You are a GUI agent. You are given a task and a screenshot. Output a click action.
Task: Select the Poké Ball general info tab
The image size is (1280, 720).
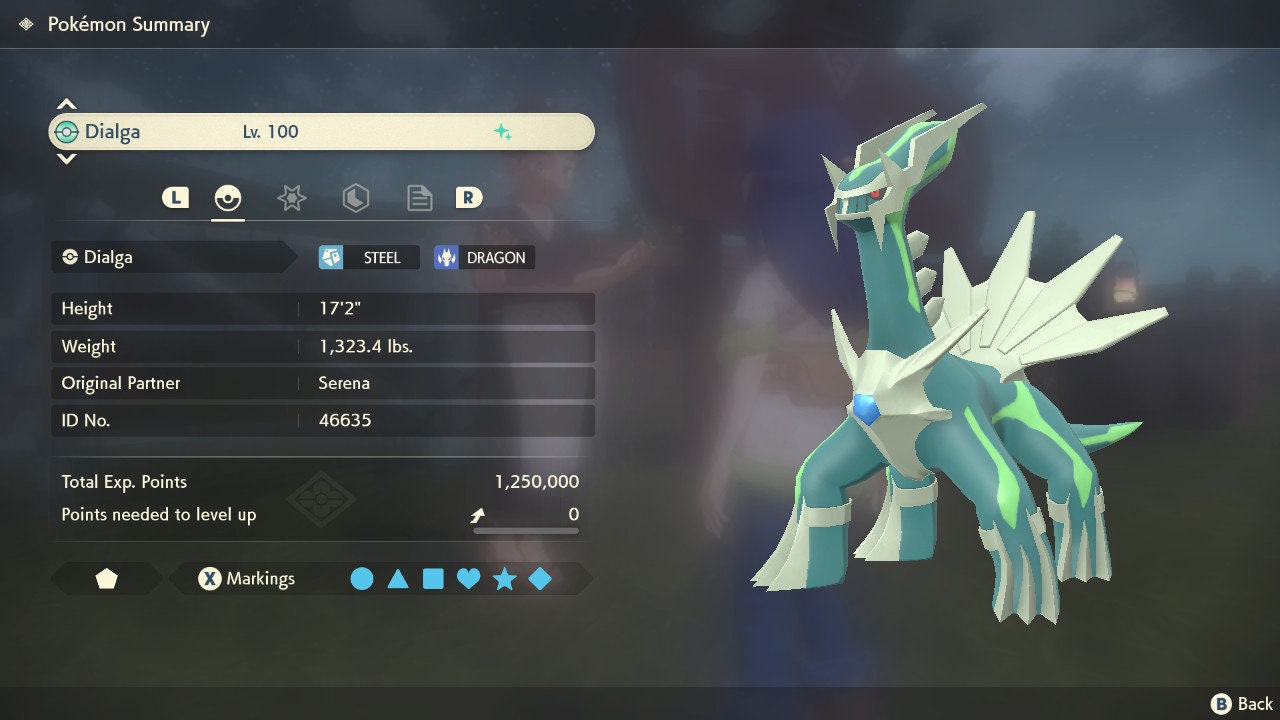click(228, 198)
